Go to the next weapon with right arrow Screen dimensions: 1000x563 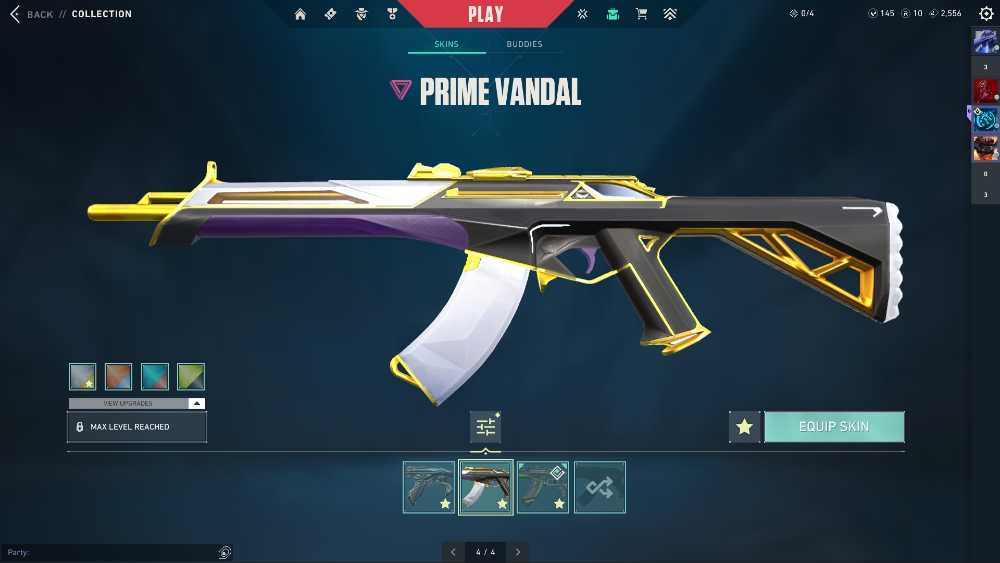[517, 552]
